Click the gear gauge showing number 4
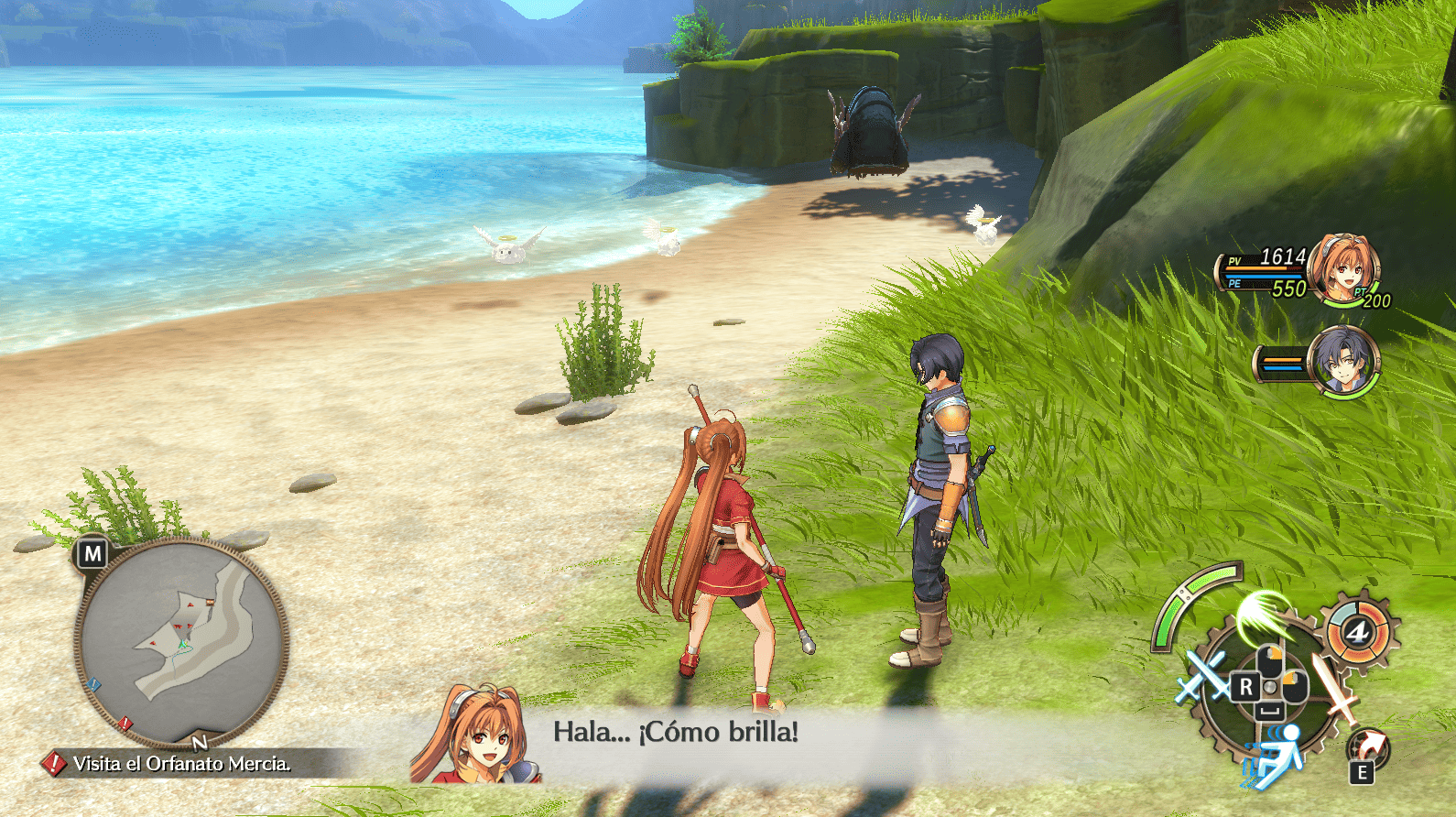Screen dimensions: 1456x817 [x=1357, y=632]
